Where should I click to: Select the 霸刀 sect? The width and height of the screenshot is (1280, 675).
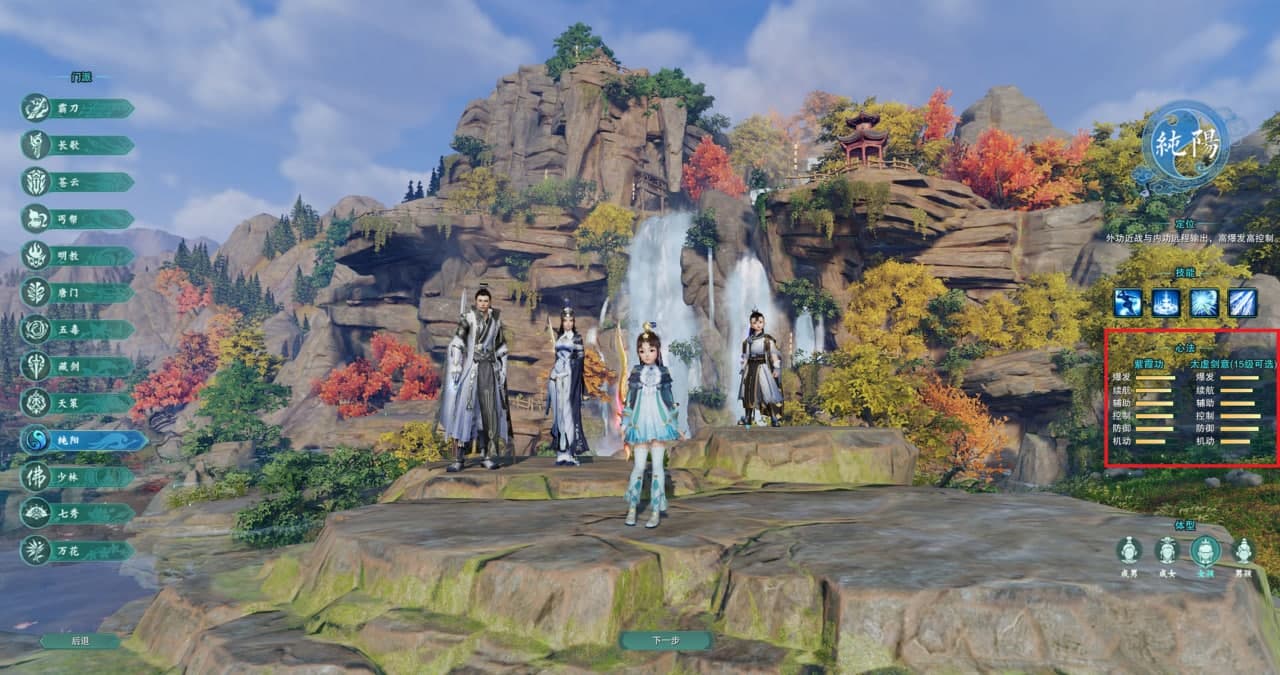[x=78, y=108]
